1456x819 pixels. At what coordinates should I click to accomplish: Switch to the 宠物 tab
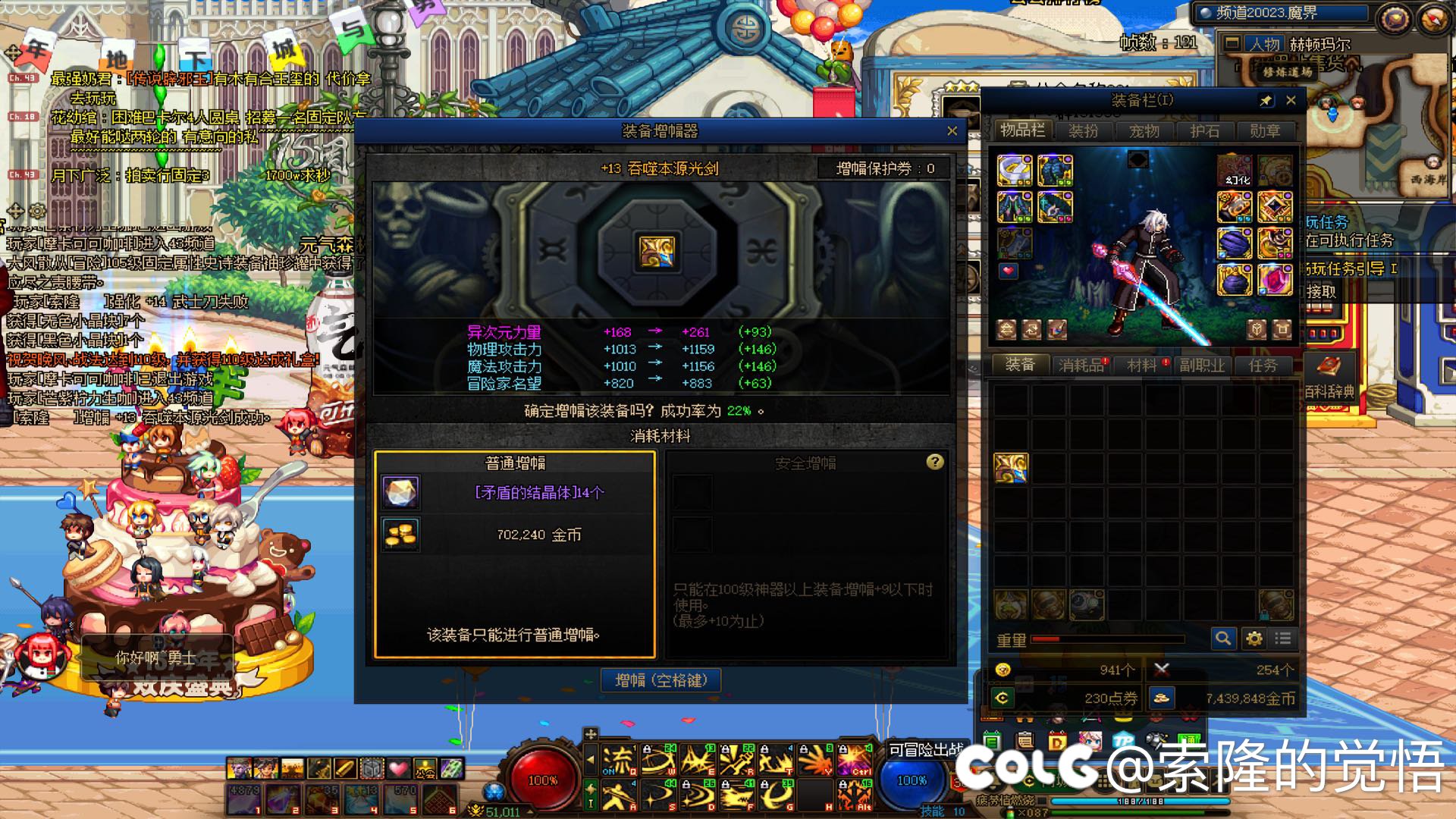click(x=1144, y=131)
